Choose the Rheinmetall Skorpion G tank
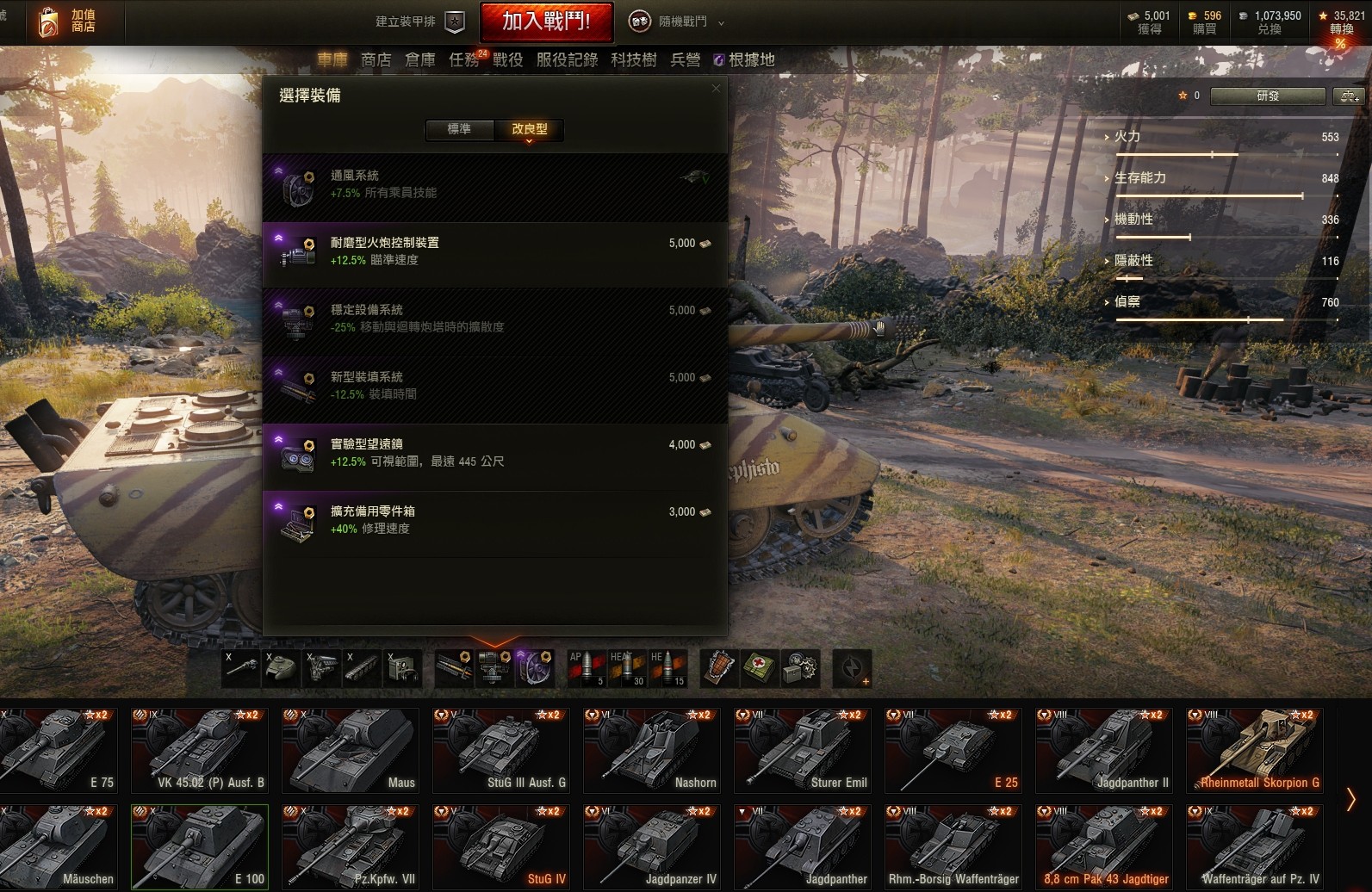 pyautogui.click(x=1254, y=750)
